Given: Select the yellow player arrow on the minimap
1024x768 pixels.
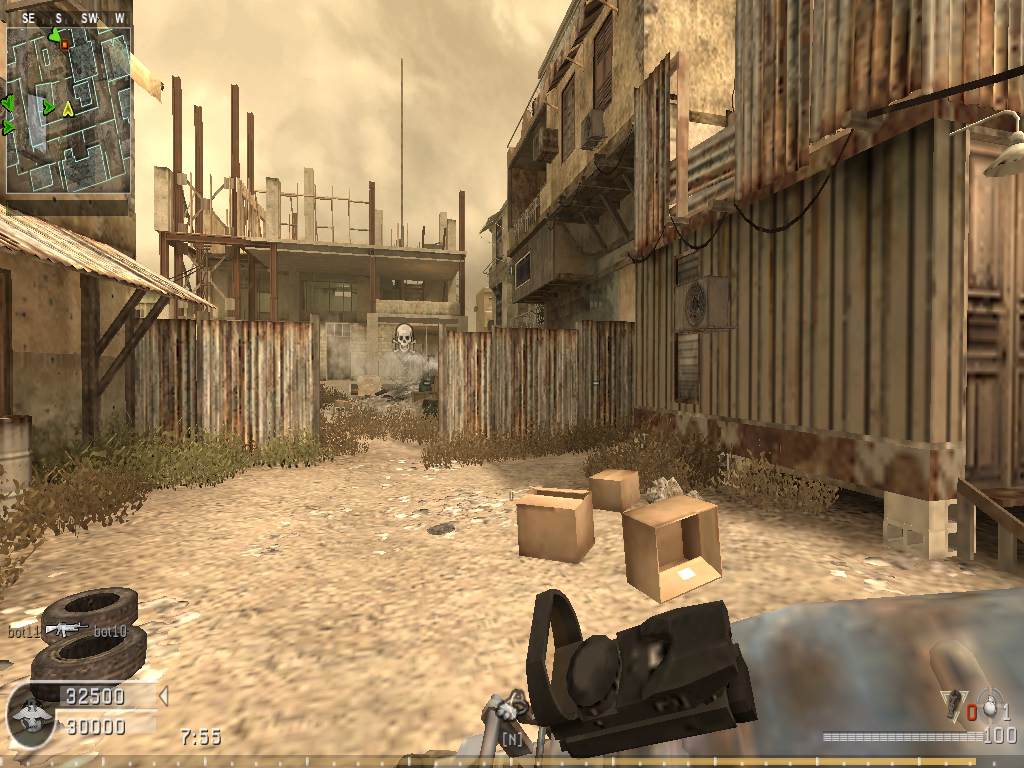Looking at the screenshot, I should [68, 109].
